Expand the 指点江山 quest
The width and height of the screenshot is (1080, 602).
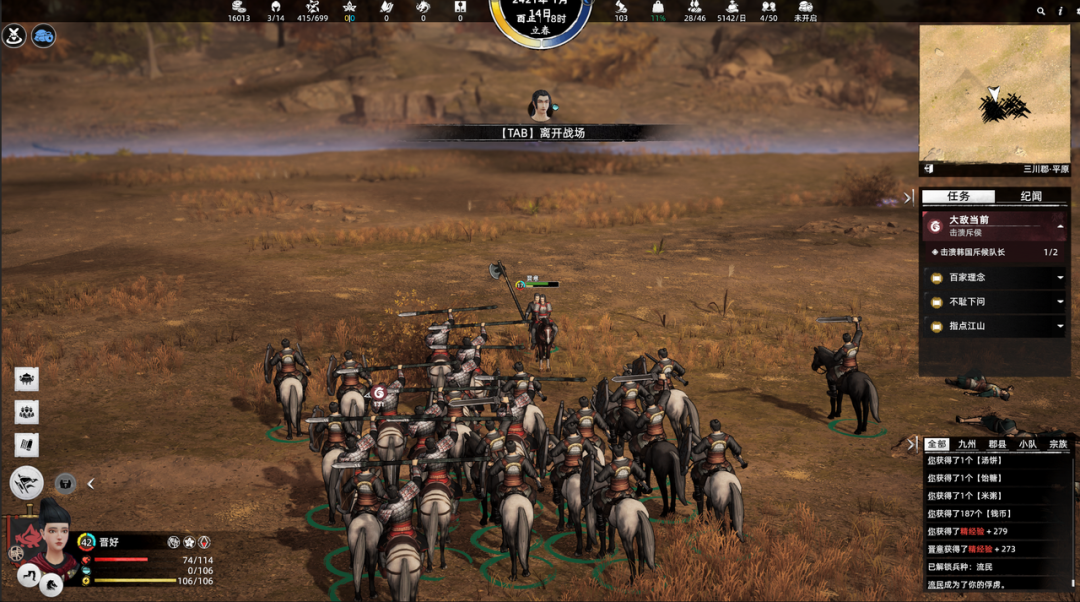(1060, 326)
